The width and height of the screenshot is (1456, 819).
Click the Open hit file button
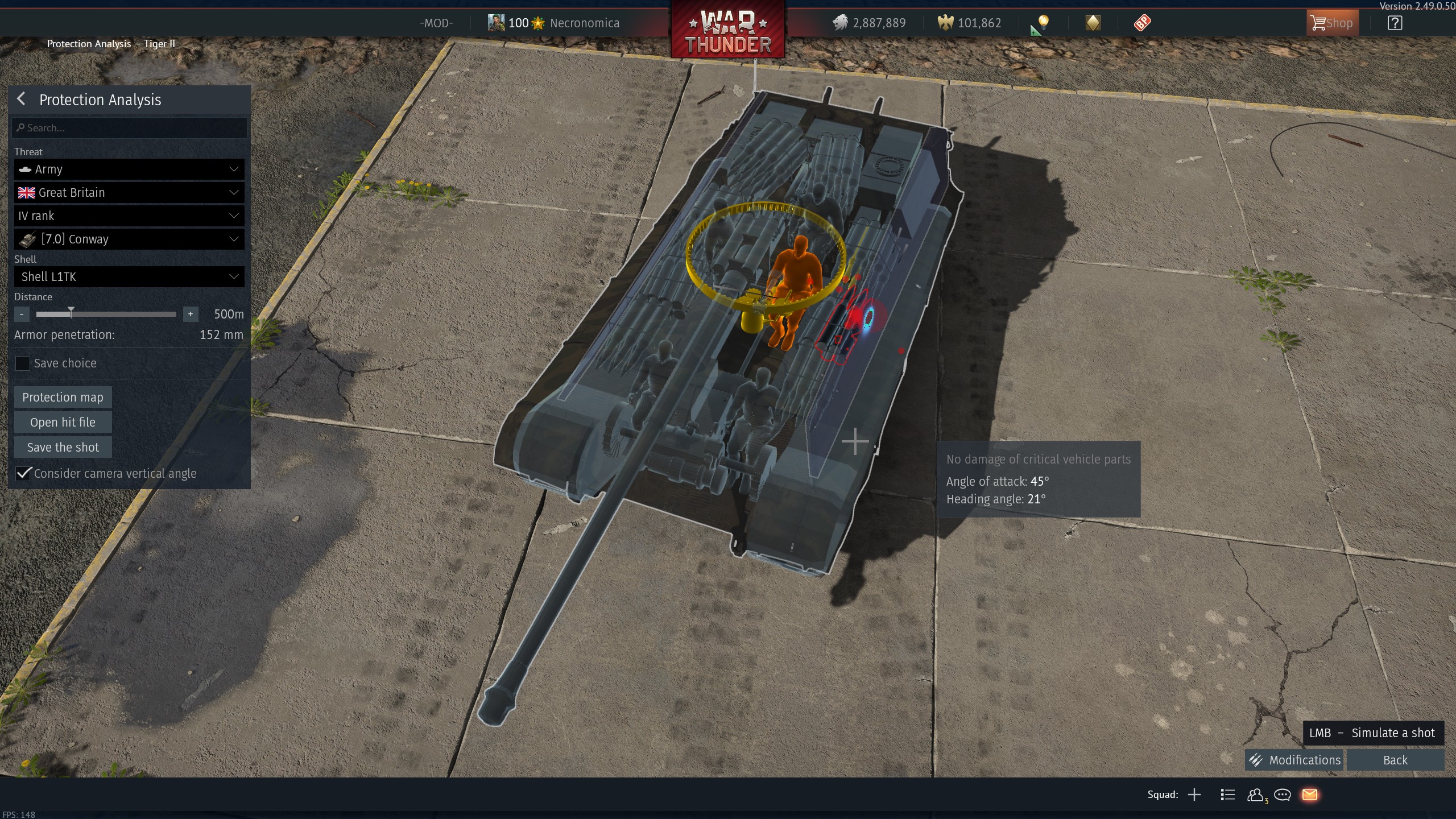click(63, 423)
